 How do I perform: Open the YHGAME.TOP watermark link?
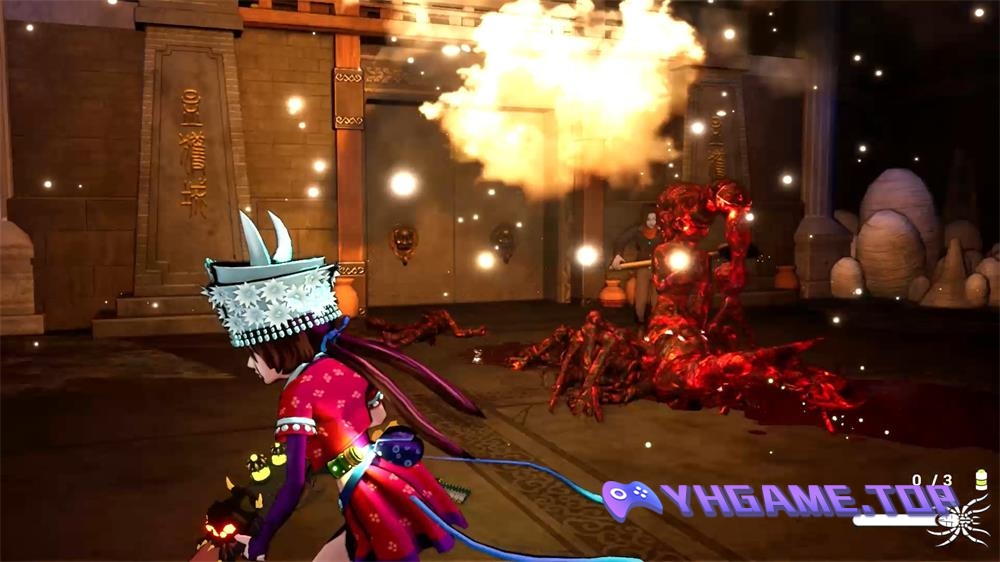(781, 499)
